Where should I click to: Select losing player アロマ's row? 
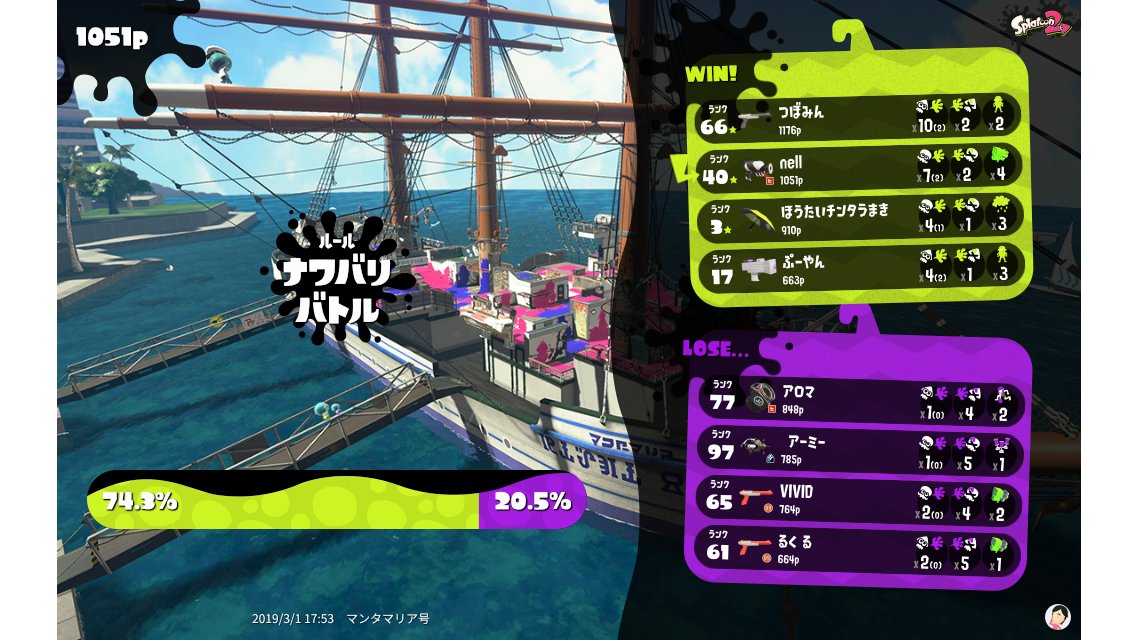(858, 399)
